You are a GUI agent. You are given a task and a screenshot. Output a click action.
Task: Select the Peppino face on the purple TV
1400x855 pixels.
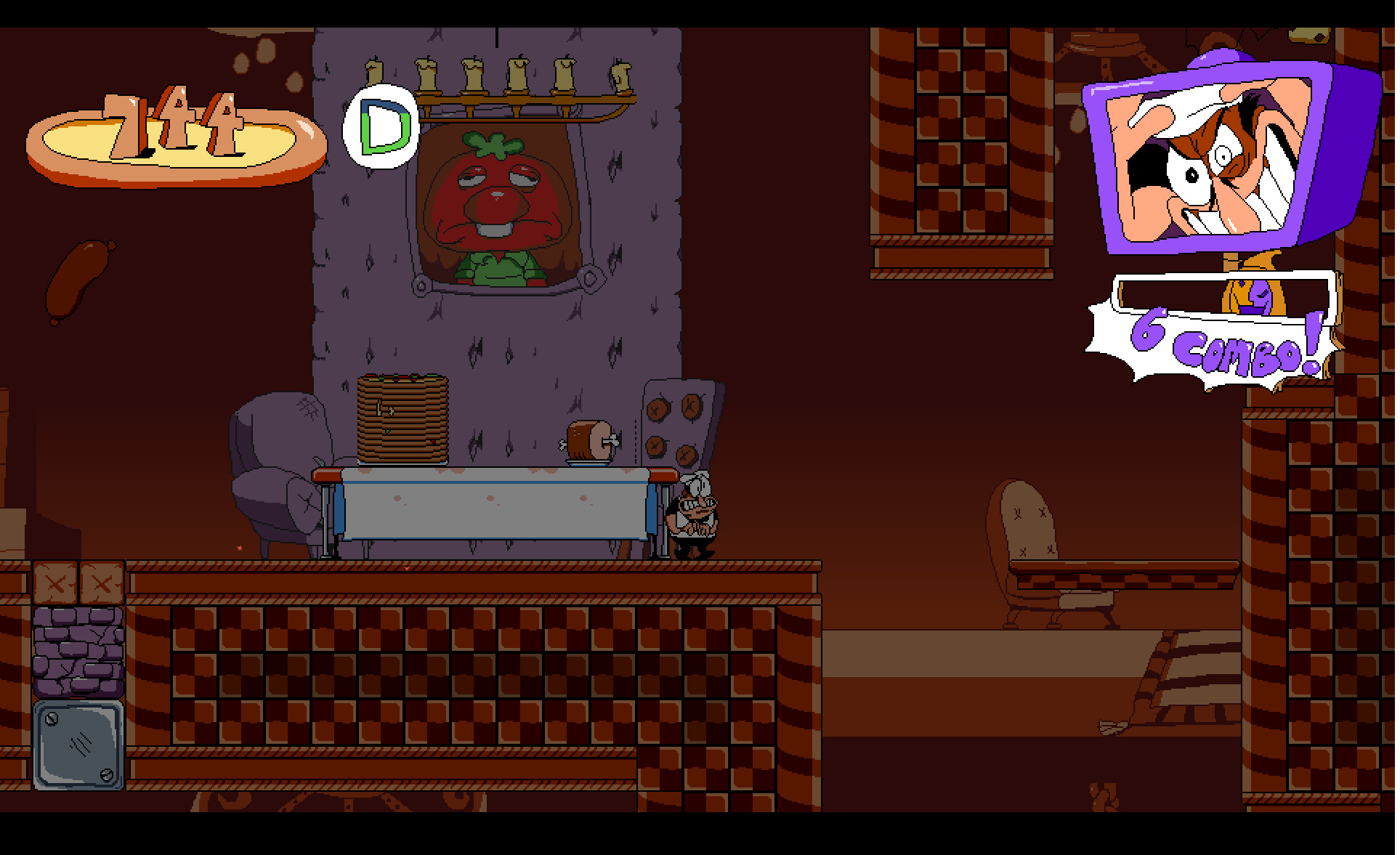tap(1206, 156)
